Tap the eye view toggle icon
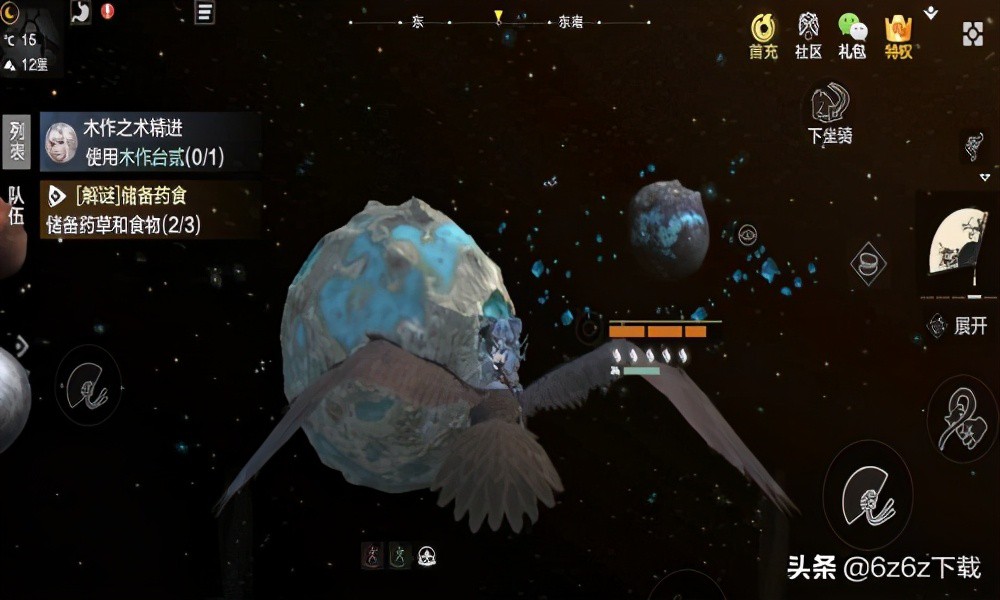 click(x=747, y=235)
